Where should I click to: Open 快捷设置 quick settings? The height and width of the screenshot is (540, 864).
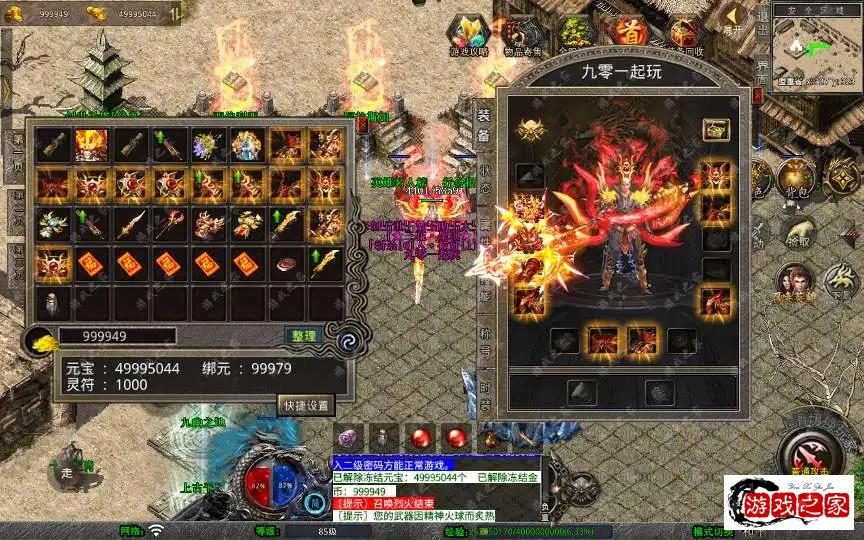305,405
